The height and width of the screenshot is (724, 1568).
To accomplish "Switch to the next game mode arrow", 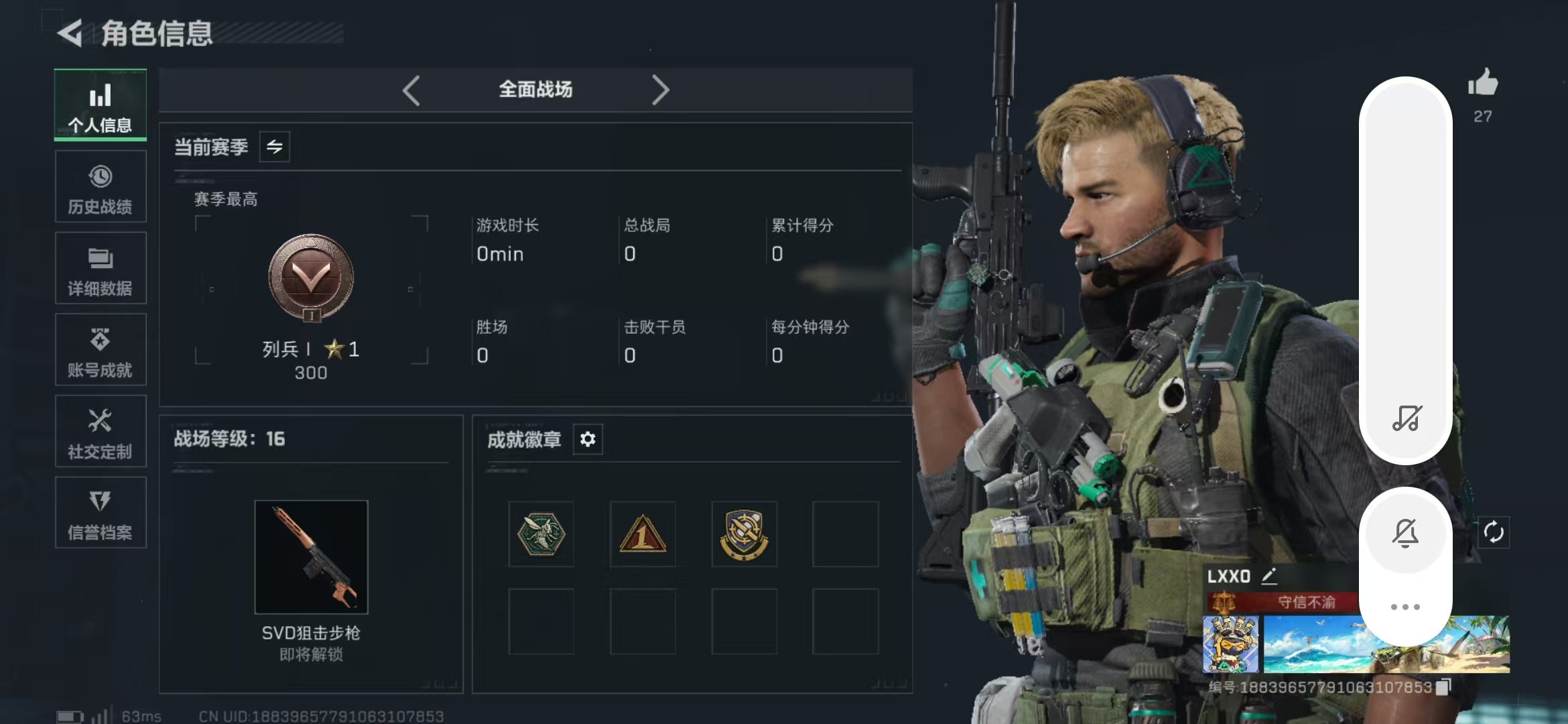I will [660, 90].
